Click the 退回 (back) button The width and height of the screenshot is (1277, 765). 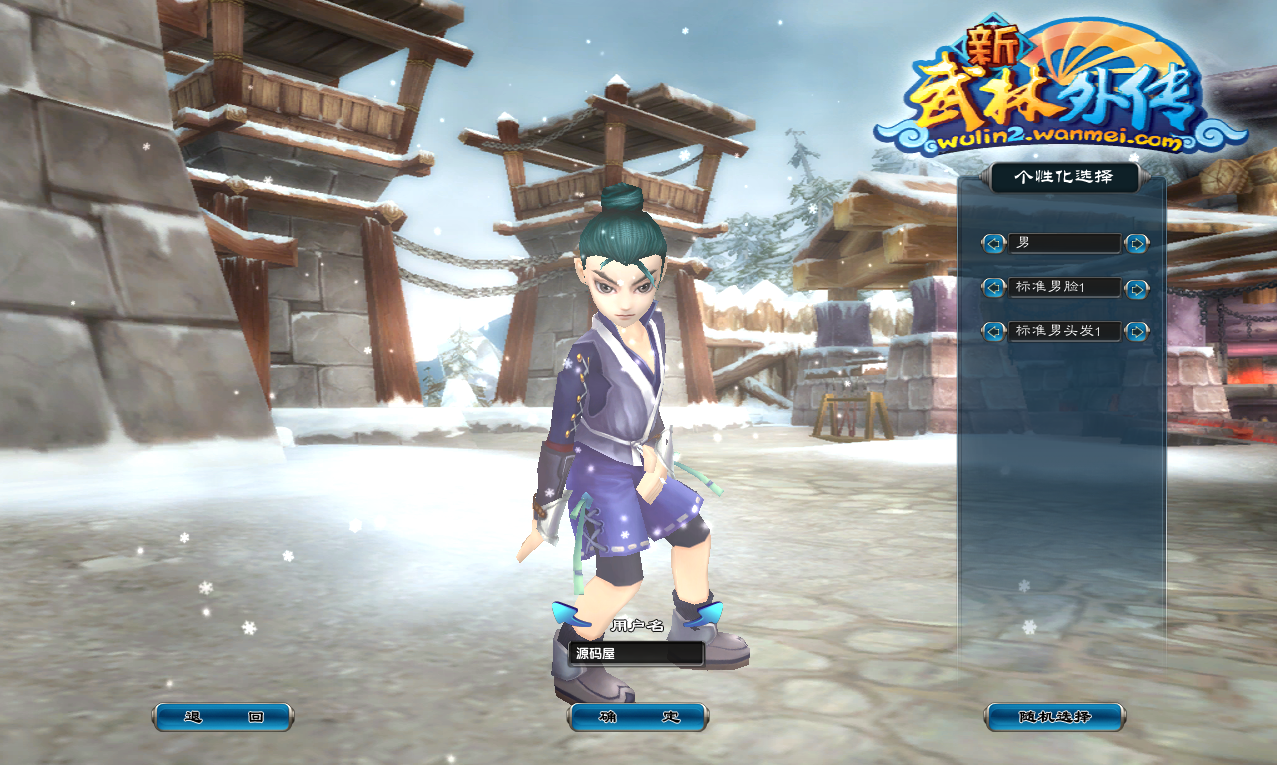click(223, 717)
